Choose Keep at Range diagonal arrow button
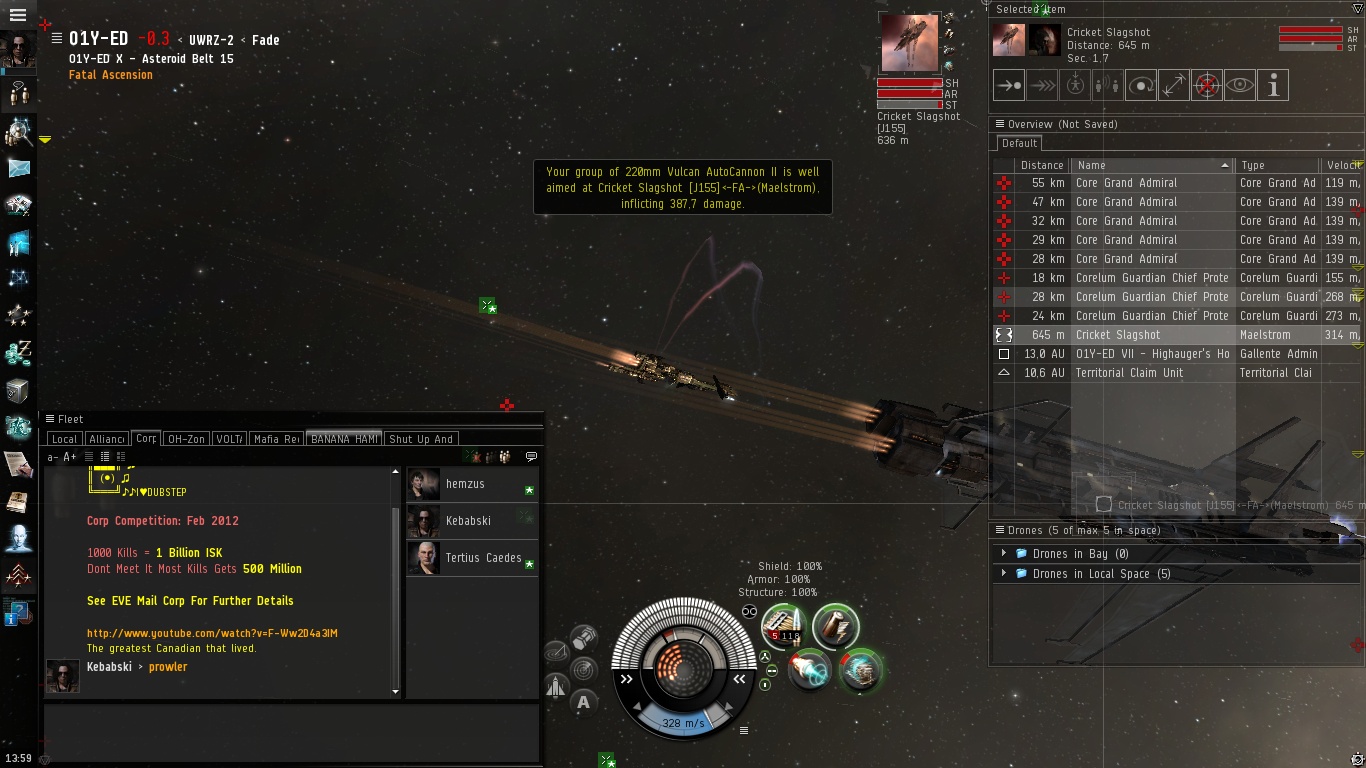Screen dimensions: 1366x768 [x=1174, y=86]
